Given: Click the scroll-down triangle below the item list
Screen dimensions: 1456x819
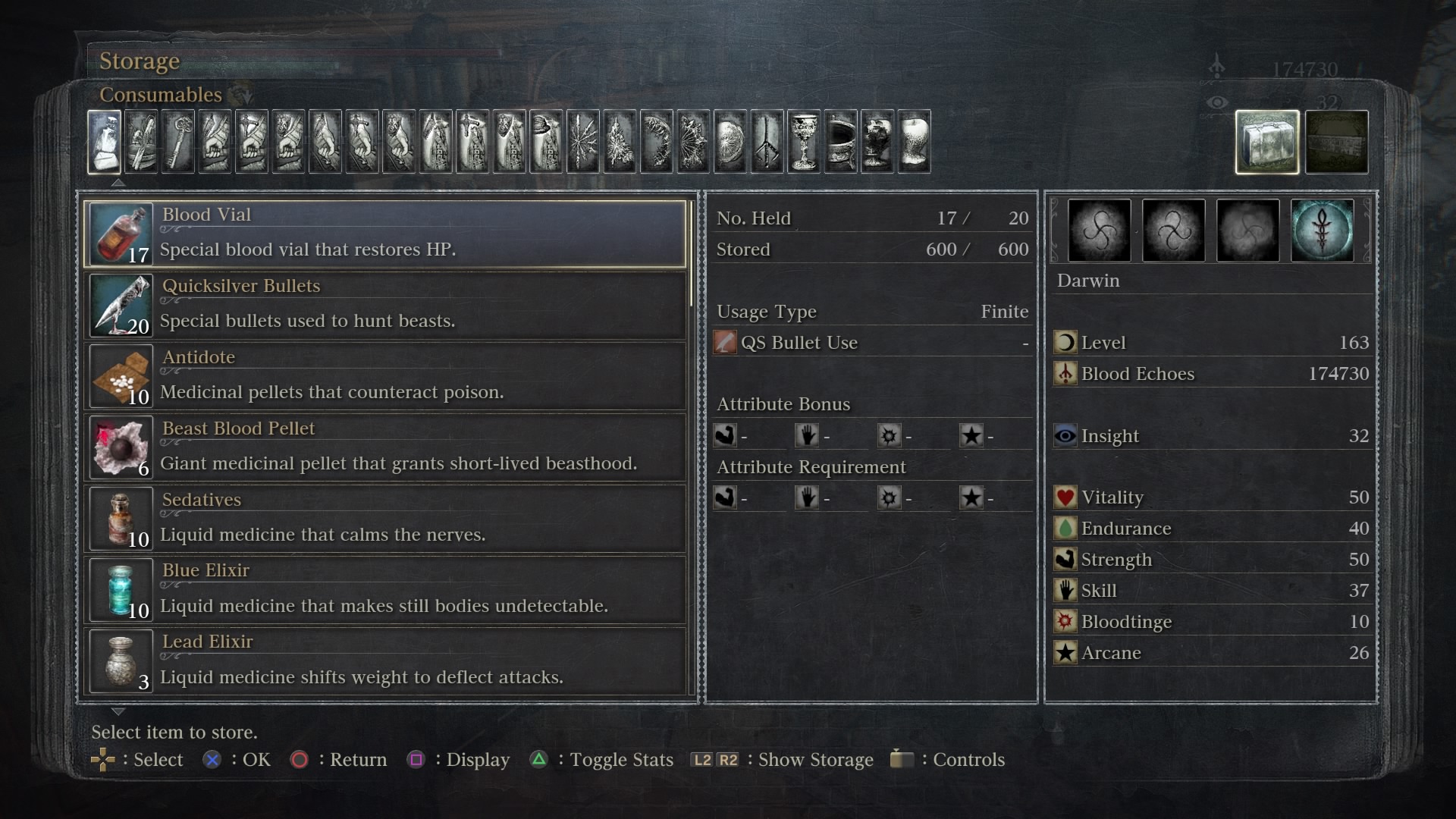Looking at the screenshot, I should (118, 711).
